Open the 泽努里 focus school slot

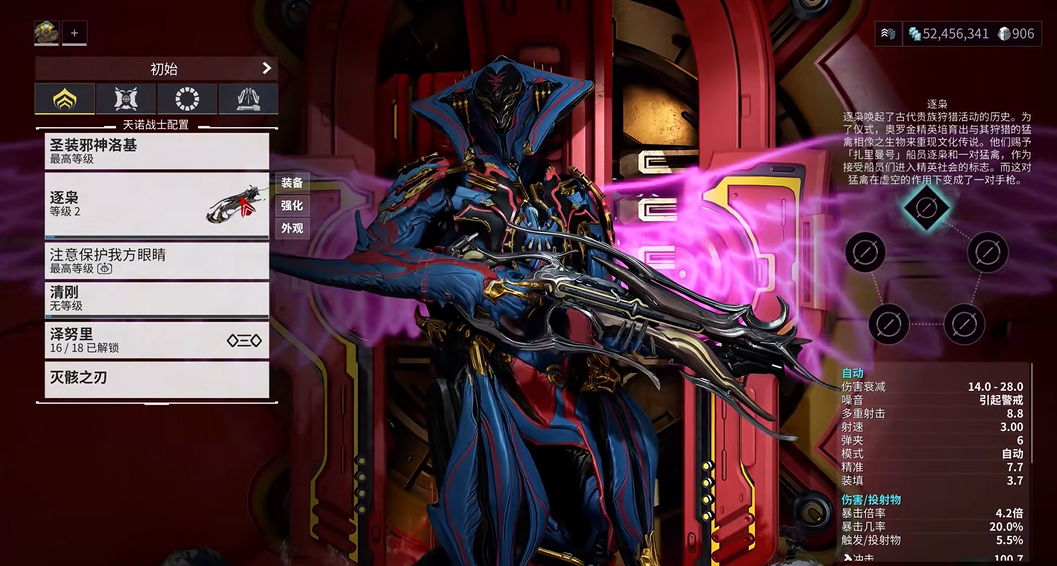156,340
